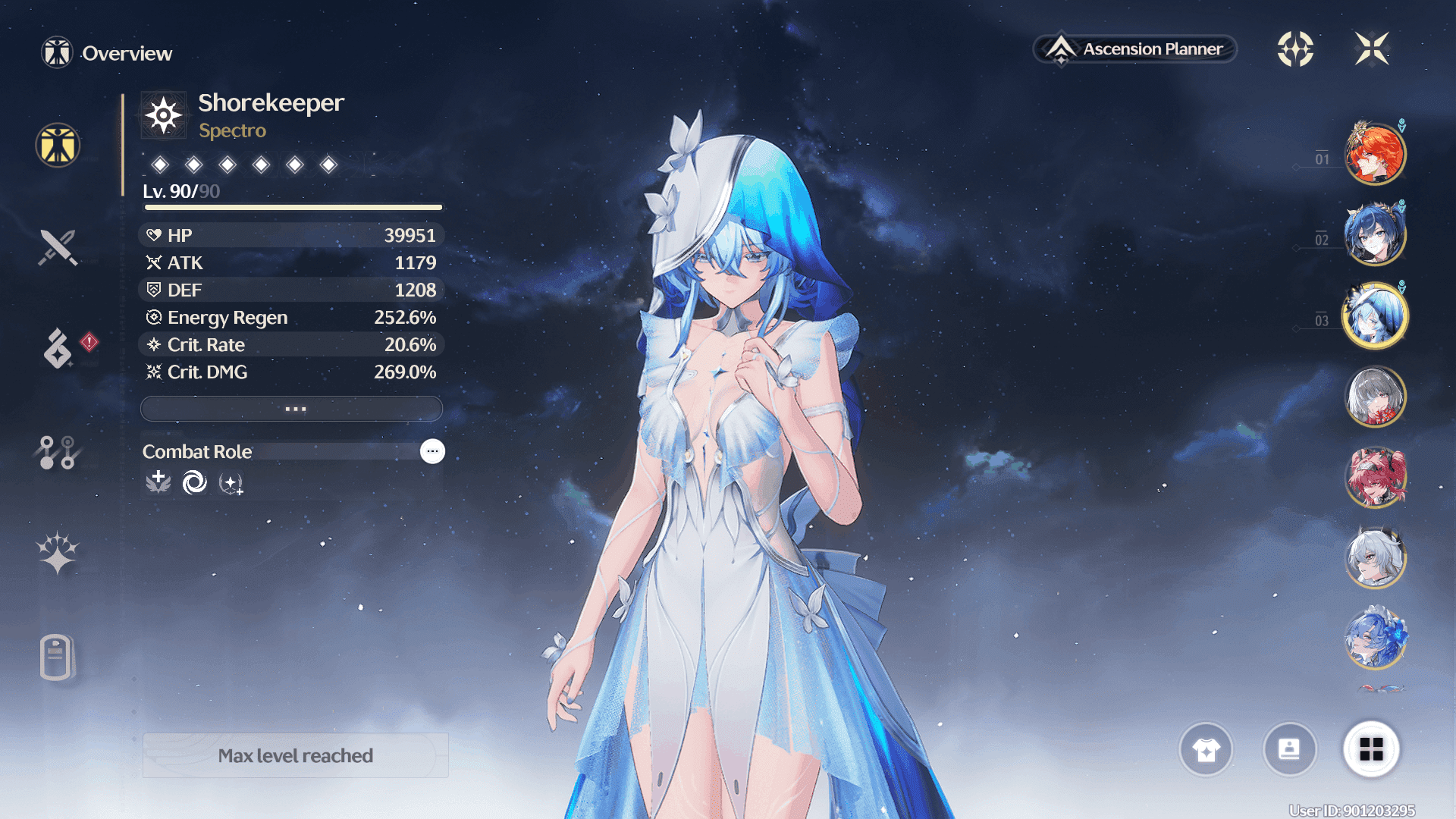Open the Resonance Chain star tab

coord(58,553)
